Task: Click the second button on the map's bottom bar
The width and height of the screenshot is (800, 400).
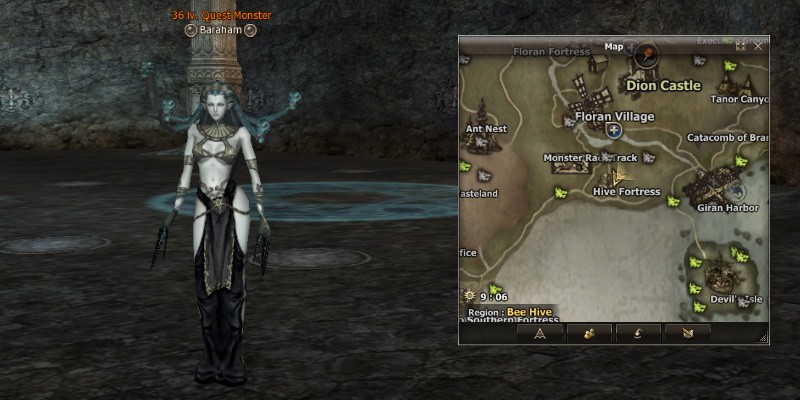Action: (589, 333)
